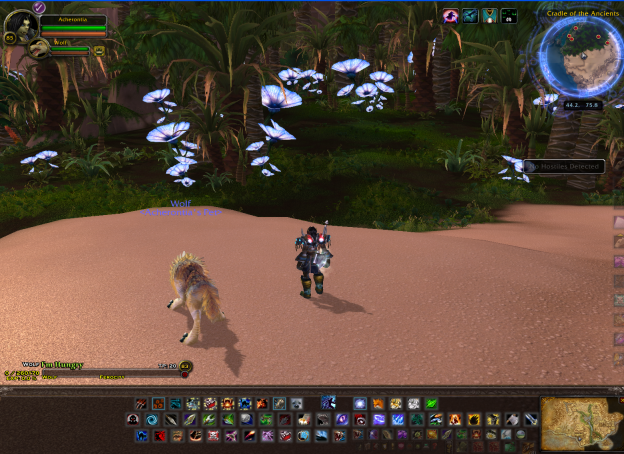Click the tabard-shaped buff icon
The image size is (624, 454).
click(x=489, y=16)
